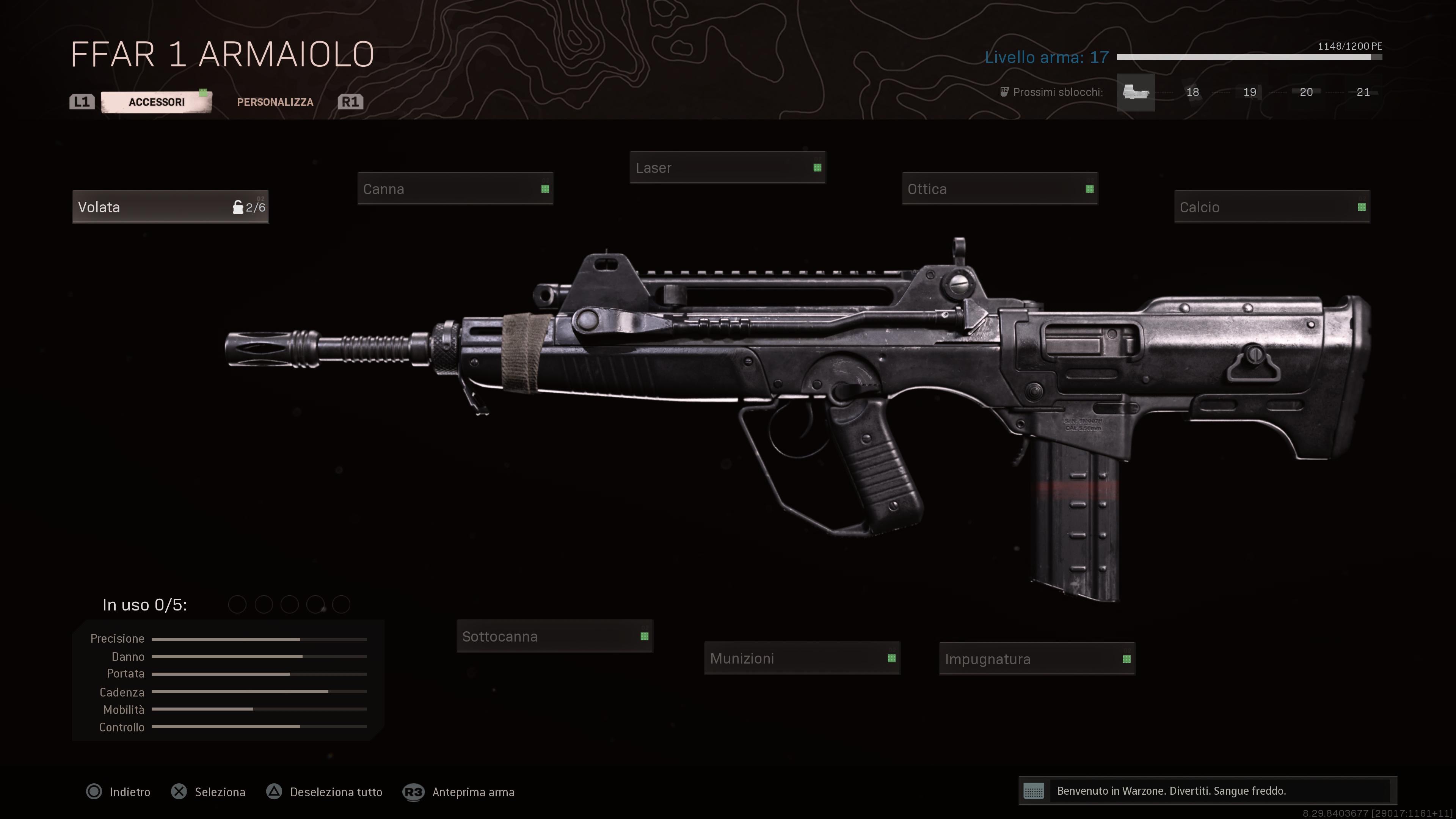Open the Sottocanna attachment slot
This screenshot has height=819, width=1456.
[x=554, y=636]
